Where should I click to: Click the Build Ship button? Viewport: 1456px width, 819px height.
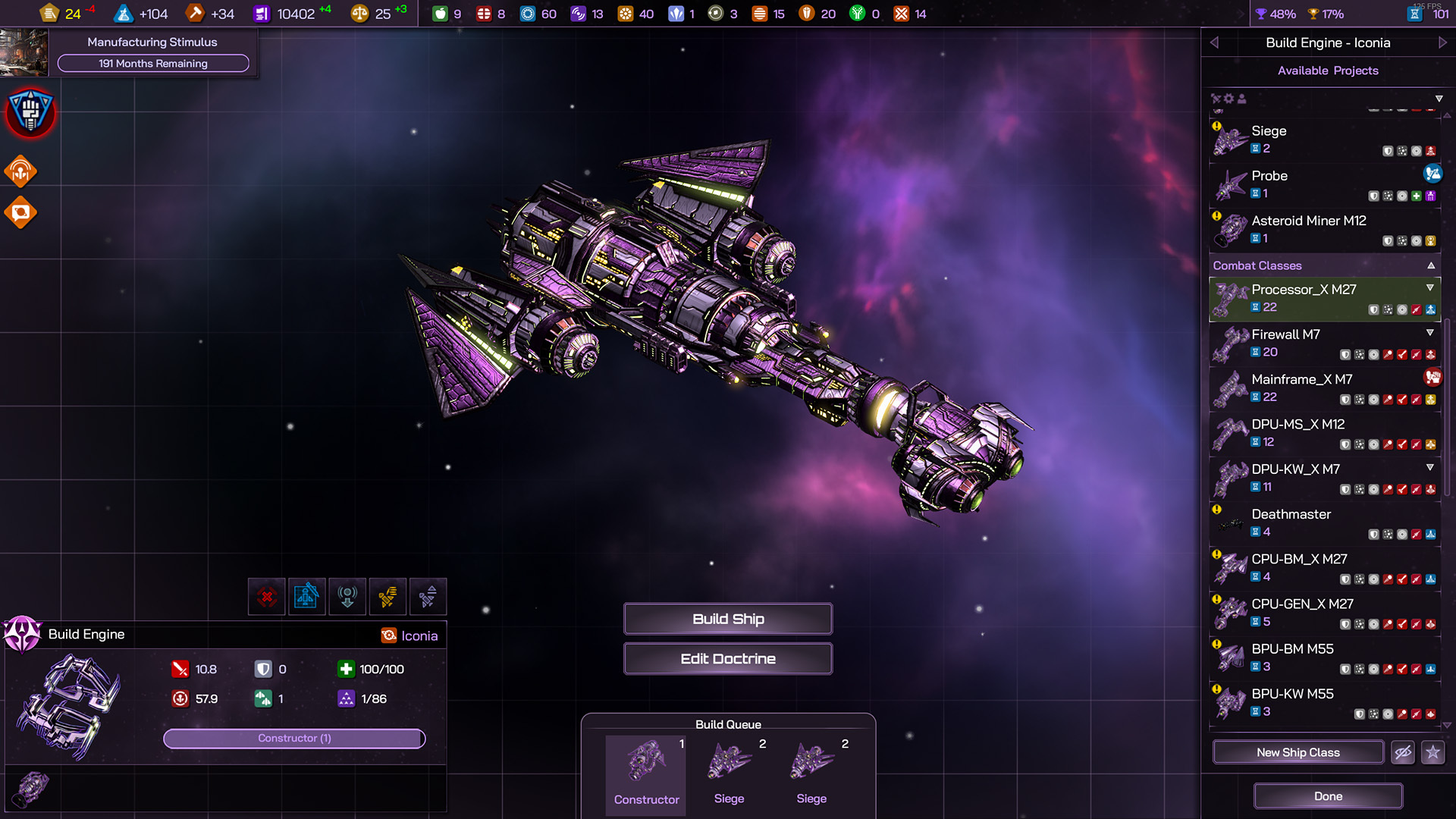[x=728, y=619]
